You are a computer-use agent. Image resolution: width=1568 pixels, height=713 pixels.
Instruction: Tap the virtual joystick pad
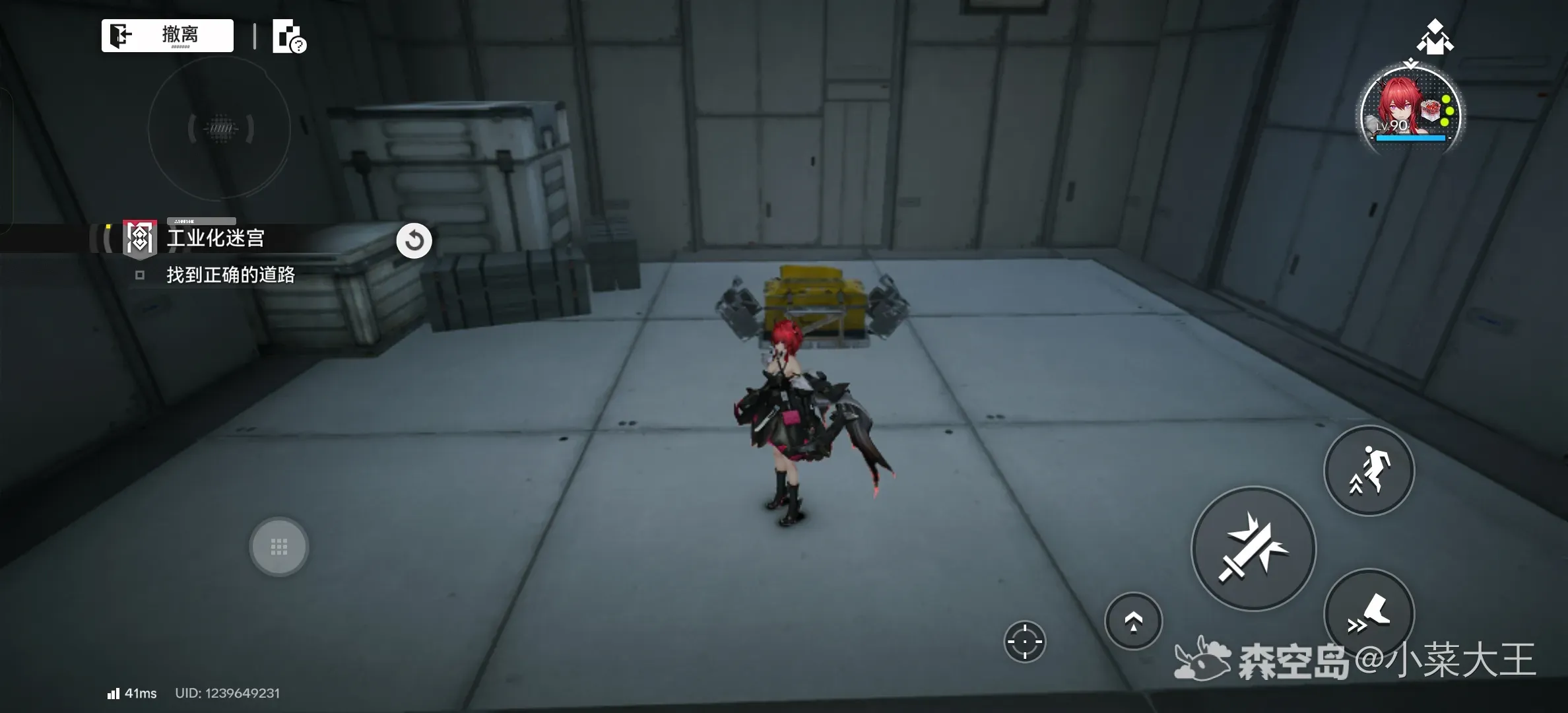[278, 547]
